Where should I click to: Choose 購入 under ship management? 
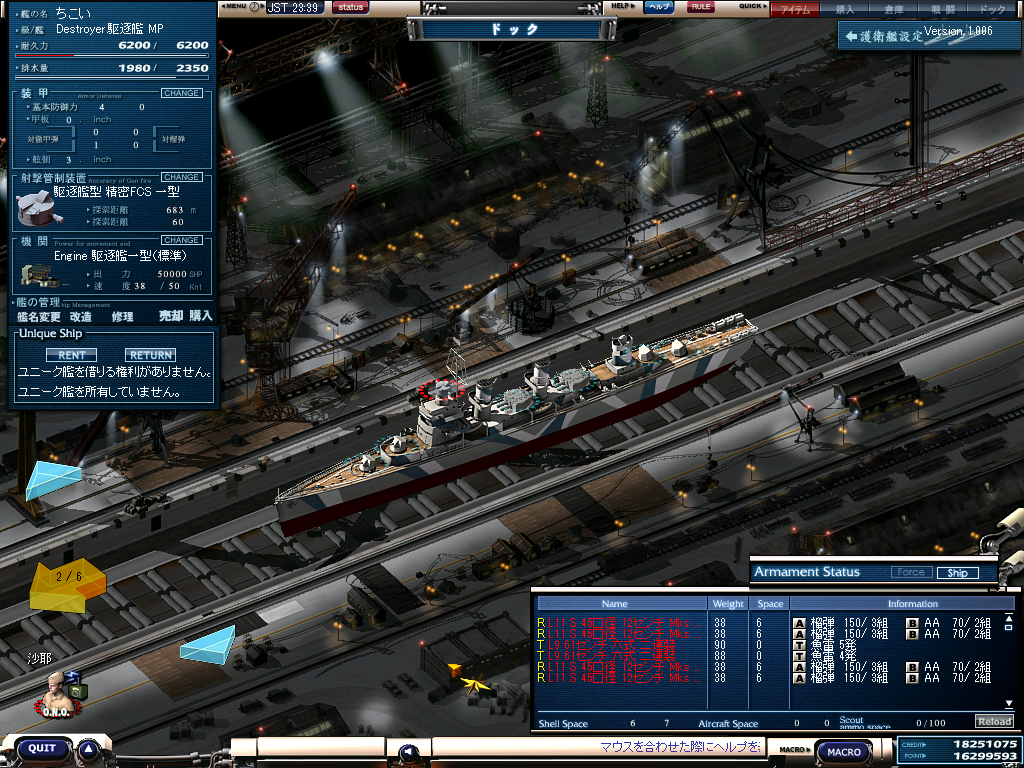coord(201,316)
